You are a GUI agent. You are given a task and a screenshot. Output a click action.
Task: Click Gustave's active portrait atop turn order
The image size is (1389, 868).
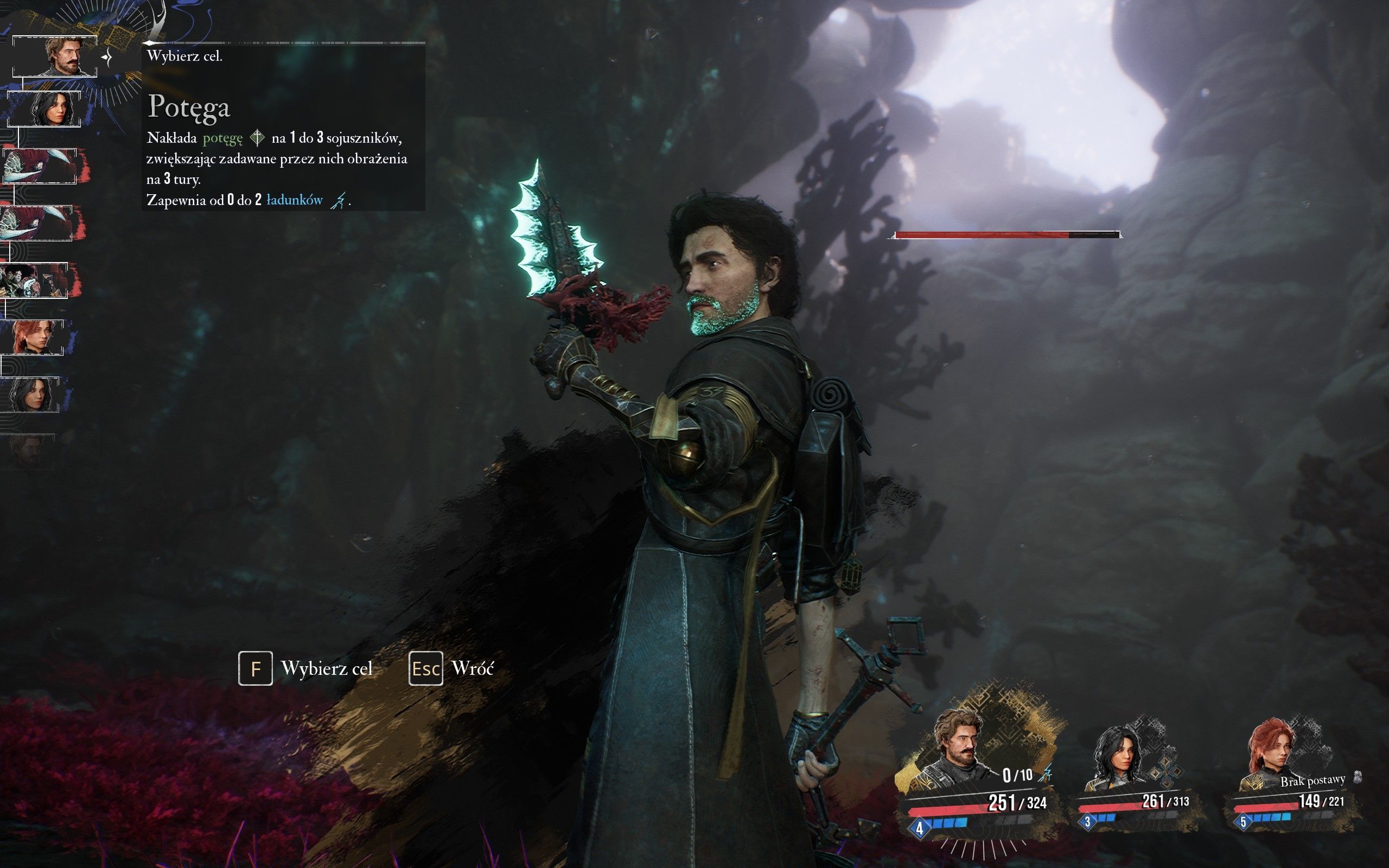coord(55,56)
